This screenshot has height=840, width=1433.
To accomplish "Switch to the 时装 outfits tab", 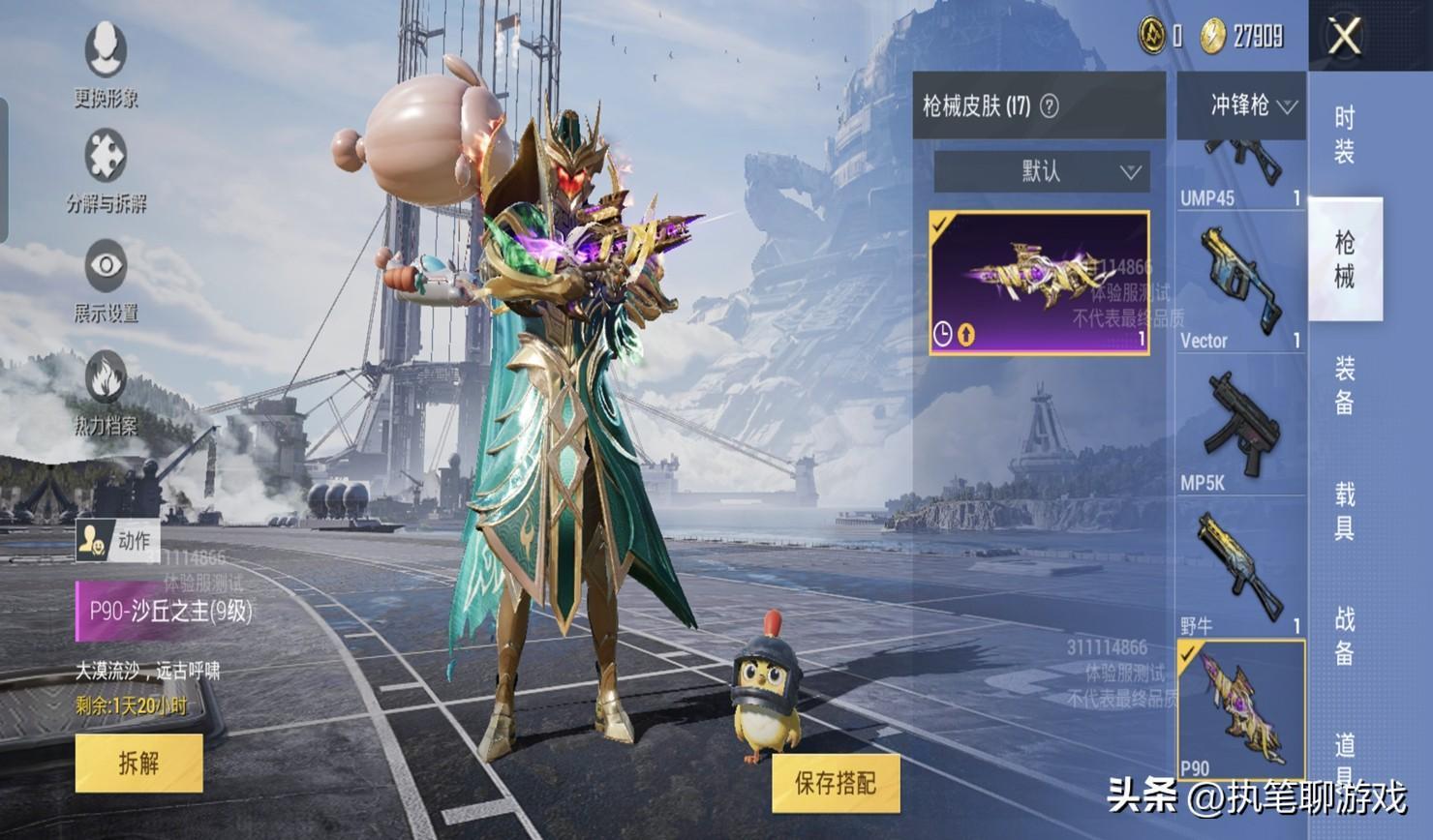I will [x=1345, y=135].
